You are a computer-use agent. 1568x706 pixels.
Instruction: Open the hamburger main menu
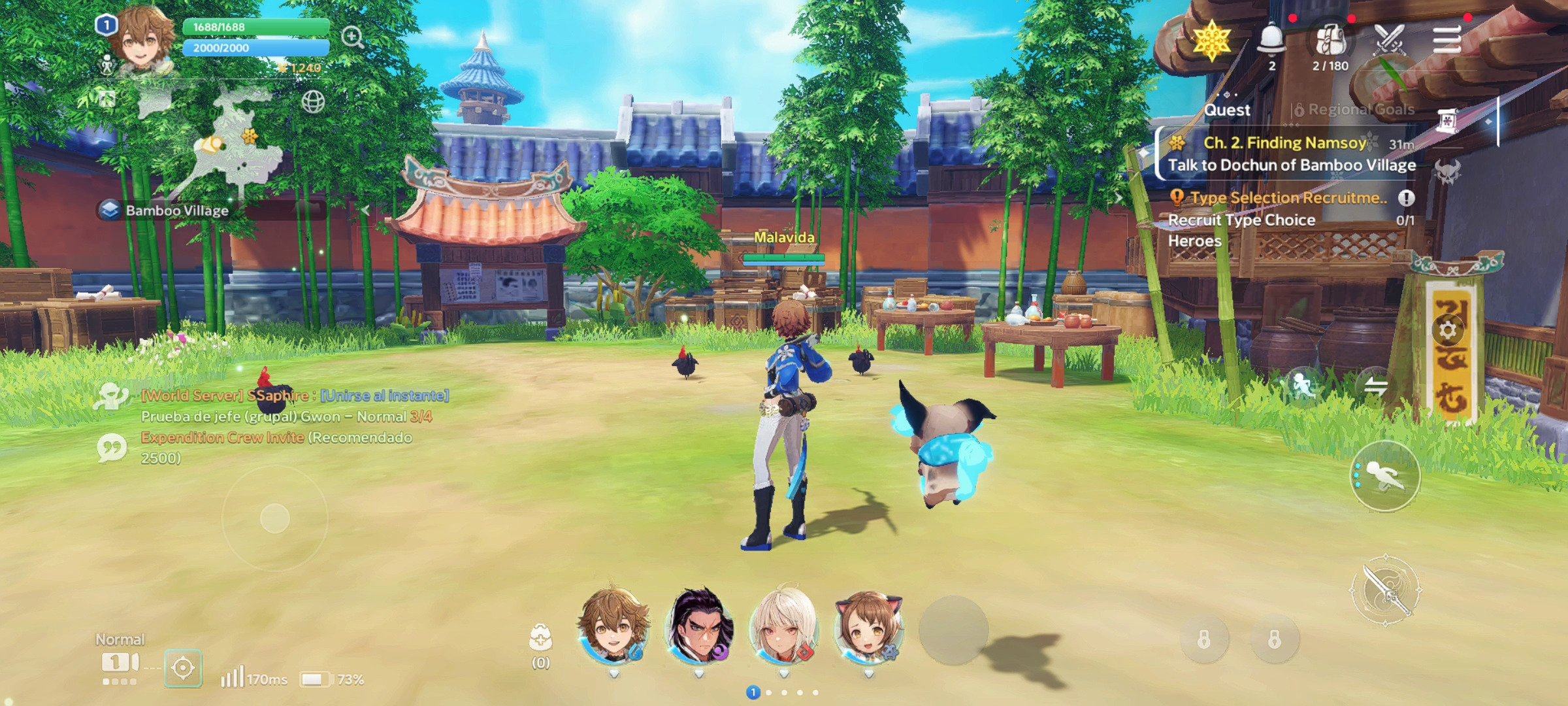(1447, 41)
